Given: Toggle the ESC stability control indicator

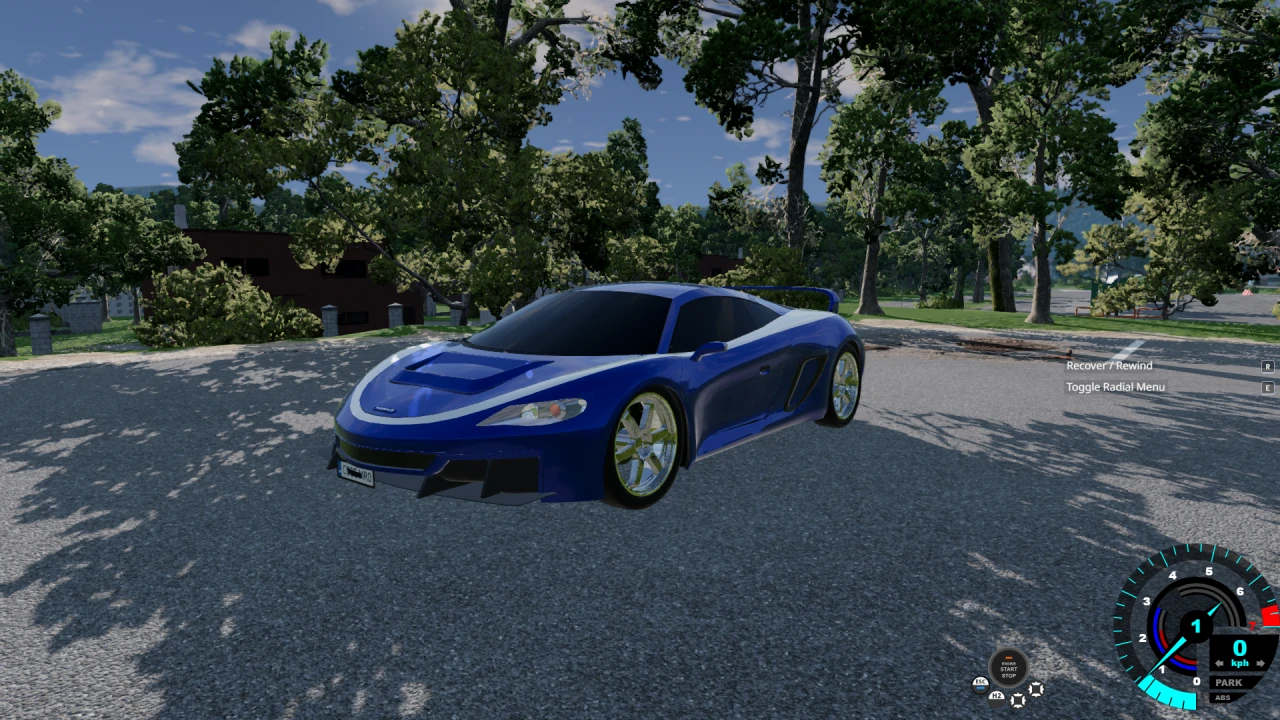Looking at the screenshot, I should tap(980, 686).
